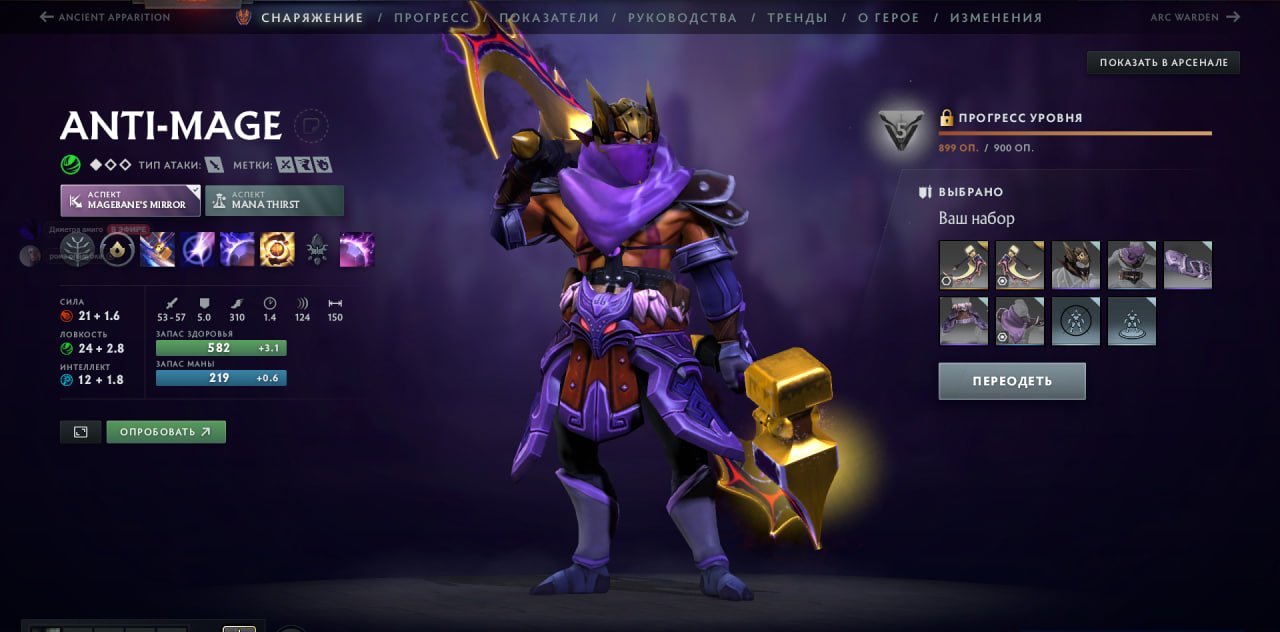Select the Mana Thirst aspect
Image resolution: width=1280 pixels, height=632 pixels.
[274, 200]
